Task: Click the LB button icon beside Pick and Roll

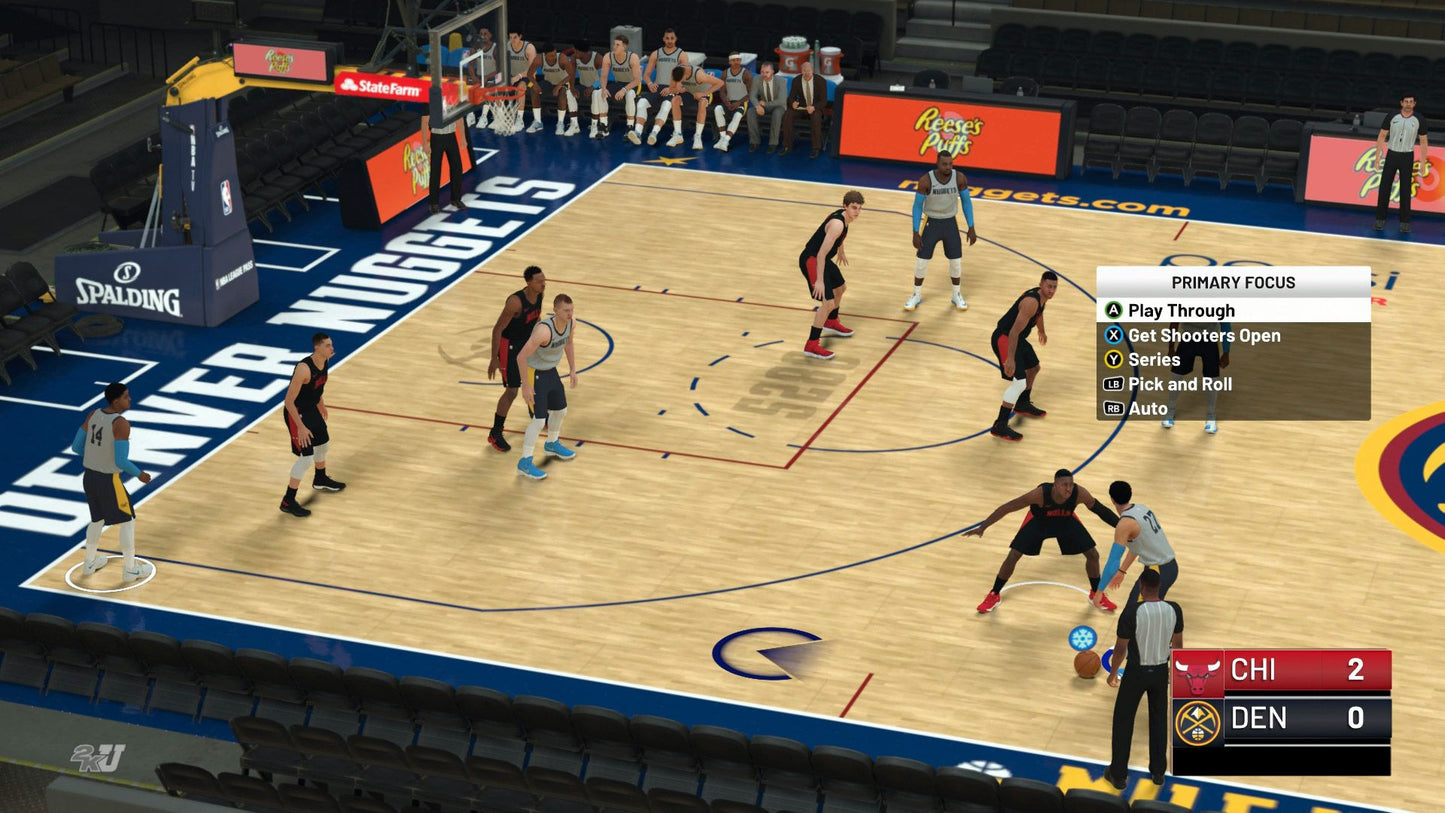Action: pyautogui.click(x=1113, y=384)
